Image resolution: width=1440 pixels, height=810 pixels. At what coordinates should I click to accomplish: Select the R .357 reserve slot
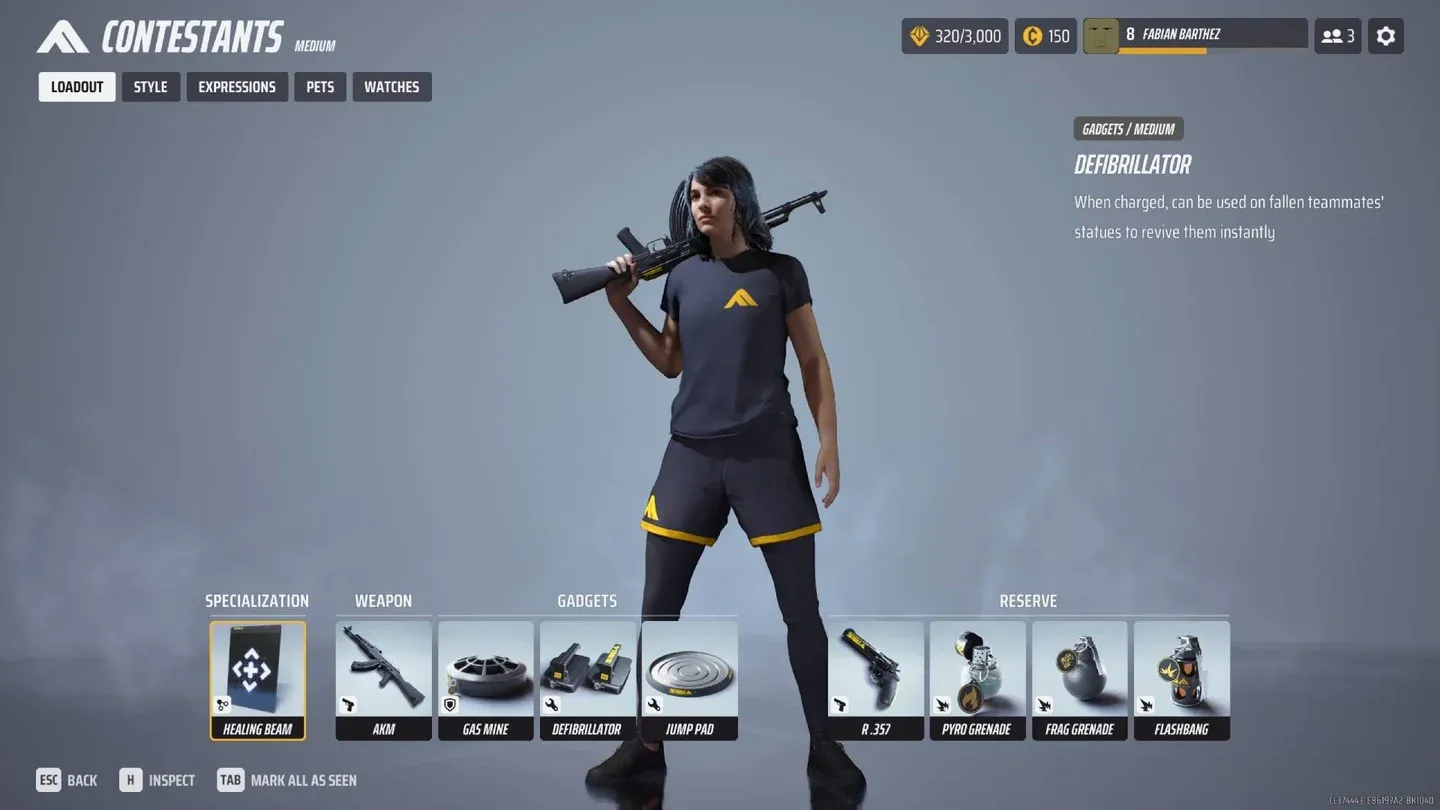pyautogui.click(x=876, y=680)
